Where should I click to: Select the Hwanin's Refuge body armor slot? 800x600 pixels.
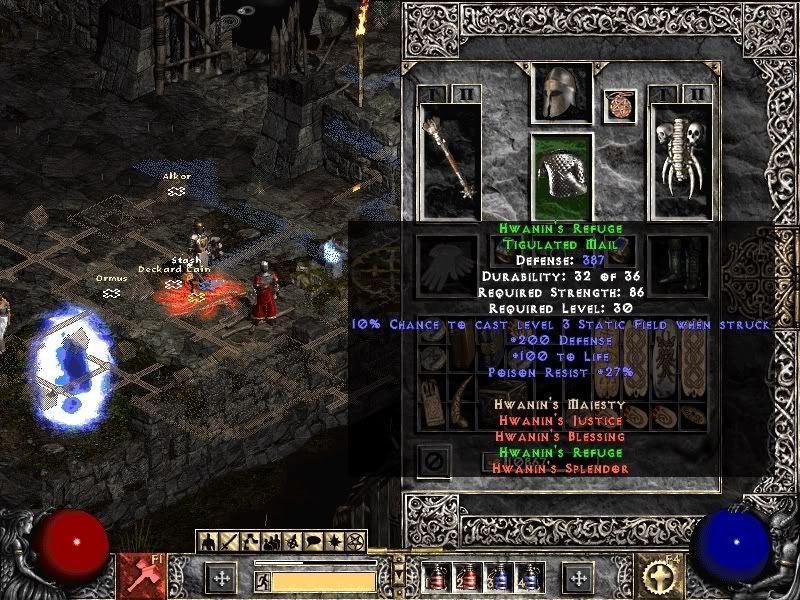pyautogui.click(x=561, y=176)
